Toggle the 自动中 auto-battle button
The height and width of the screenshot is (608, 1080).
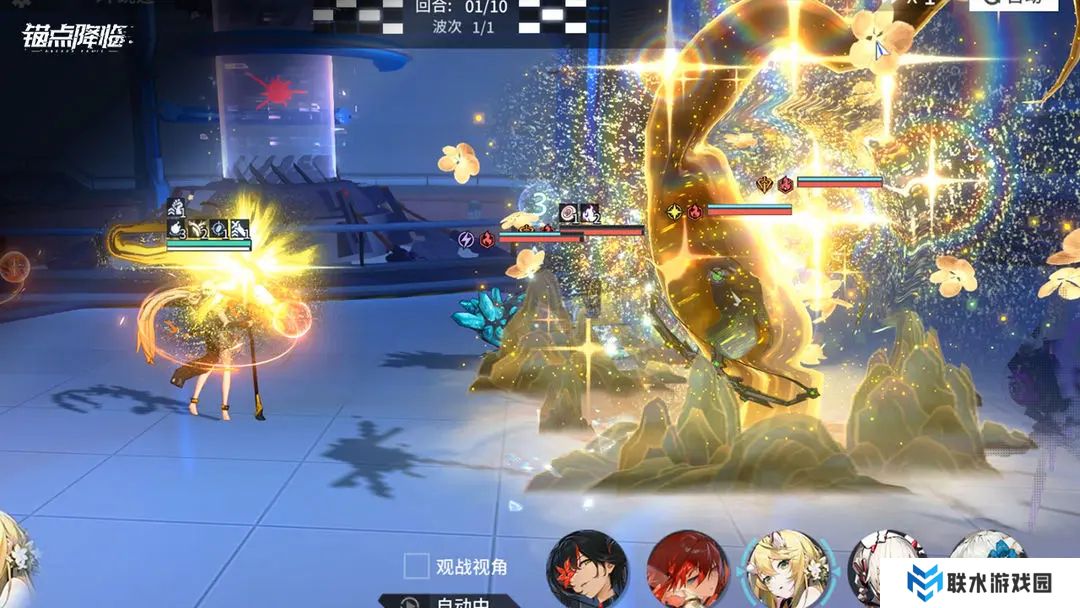tap(448, 600)
